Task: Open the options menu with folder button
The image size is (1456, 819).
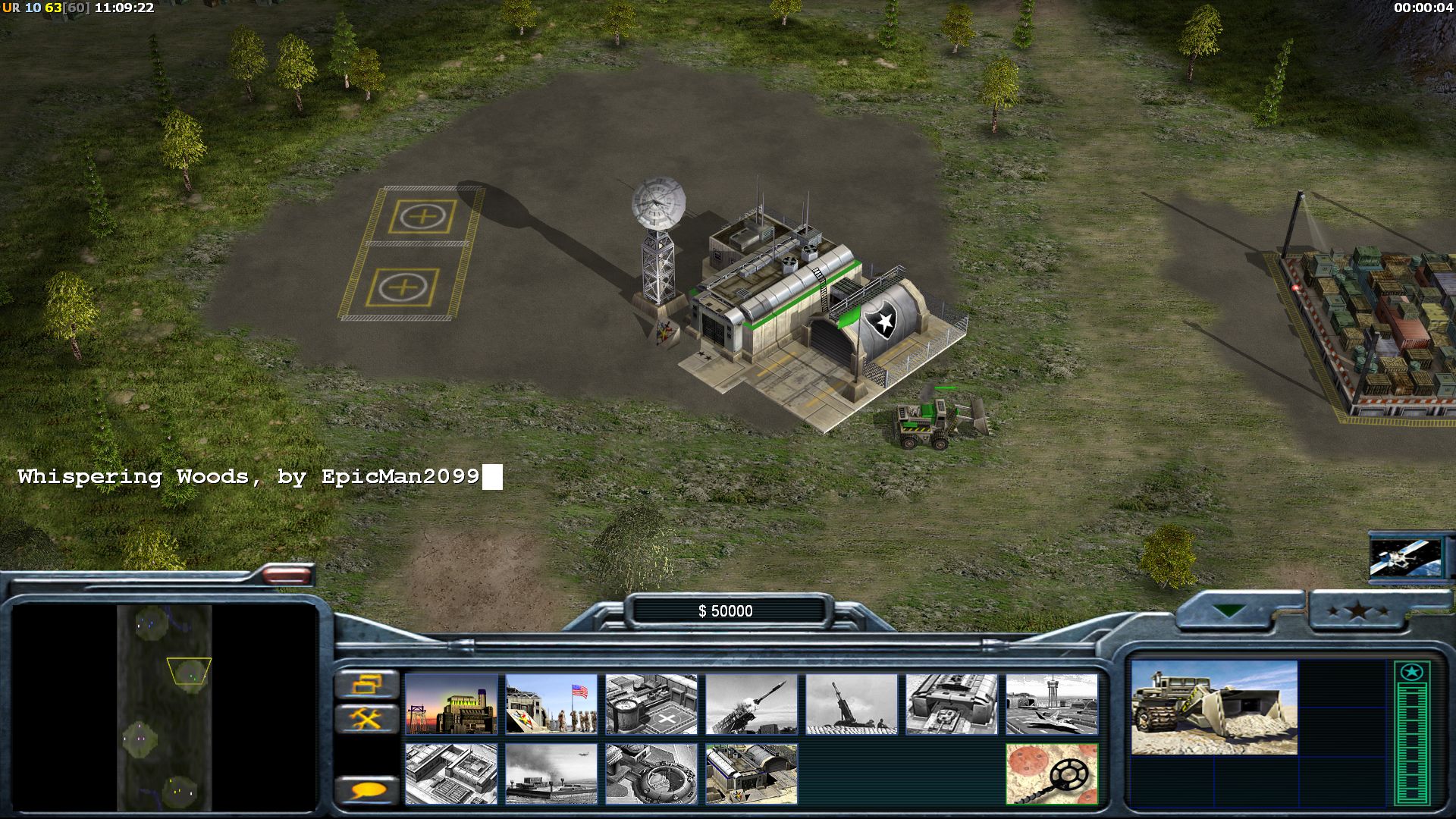Action: point(367,685)
